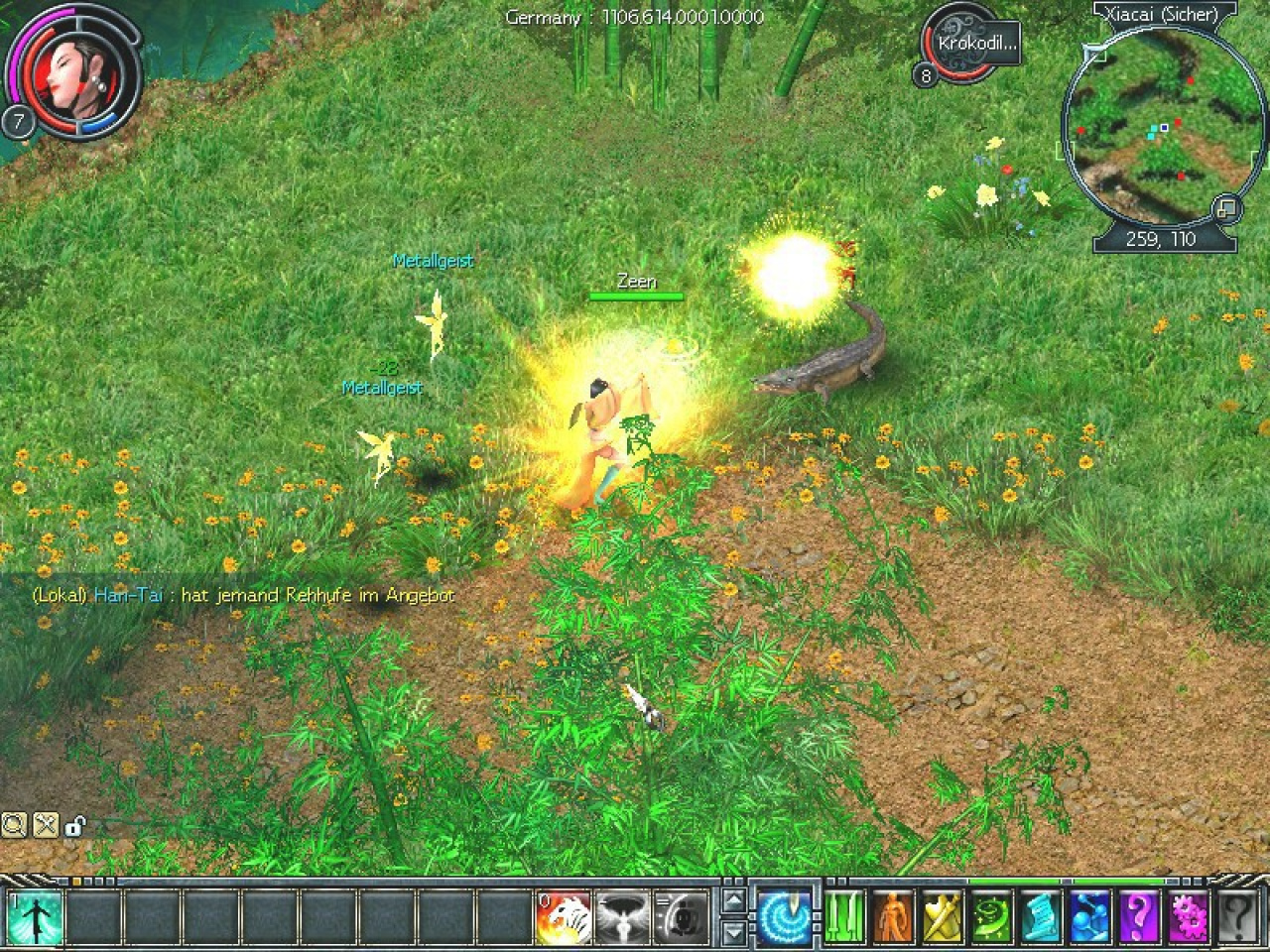Toggle the minimap size button
Screen dimensions: 1270x952
[x=1225, y=208]
